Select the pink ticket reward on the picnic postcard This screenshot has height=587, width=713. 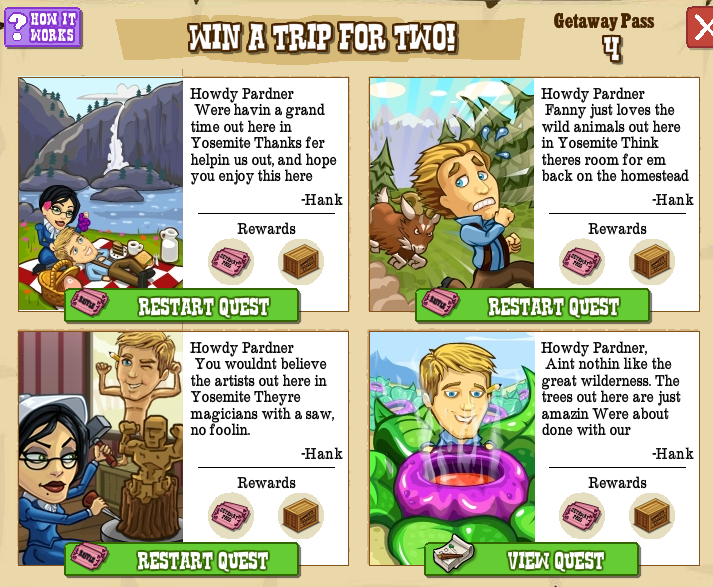click(x=231, y=262)
